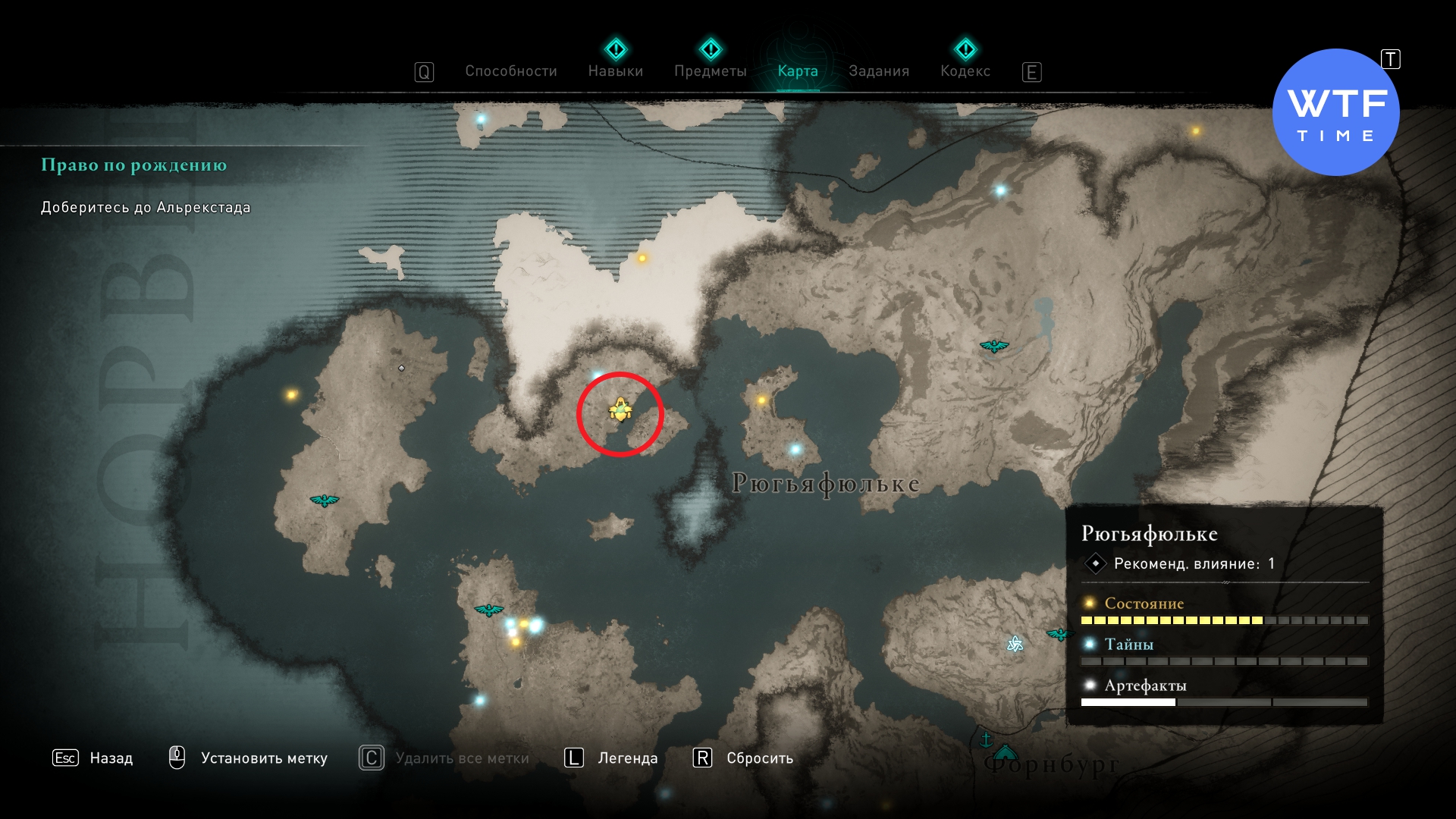
Task: Click the Форнбург settlement marker
Action: [x=1005, y=752]
